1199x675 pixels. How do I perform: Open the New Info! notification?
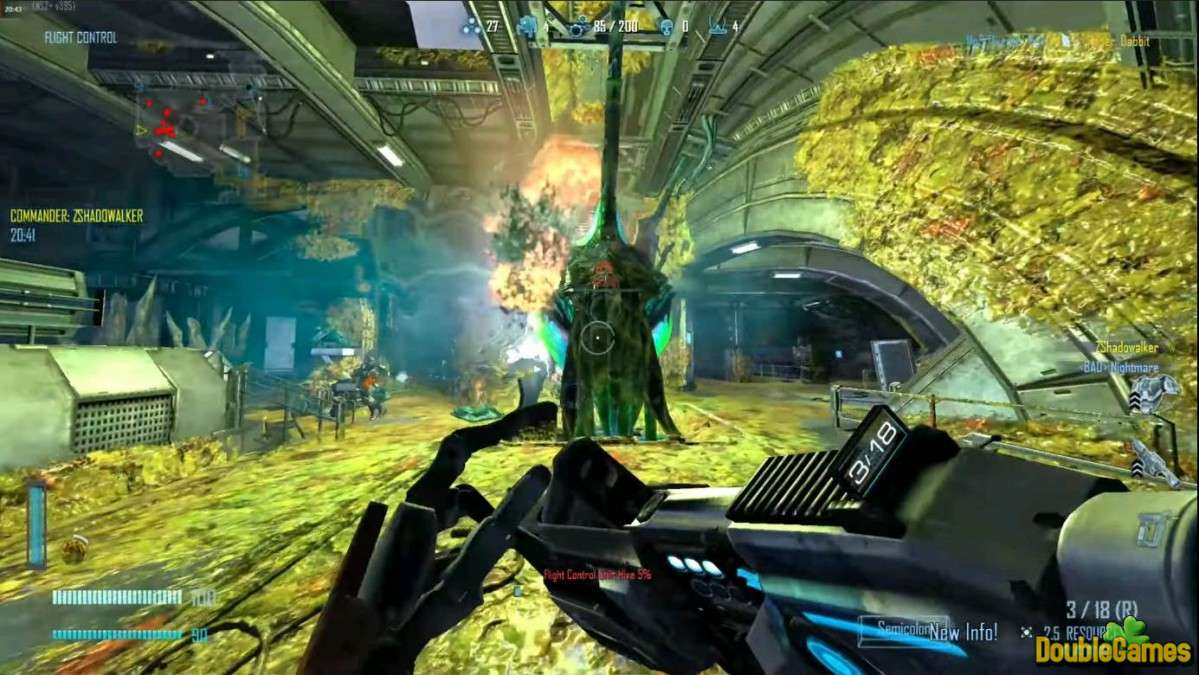pos(962,632)
